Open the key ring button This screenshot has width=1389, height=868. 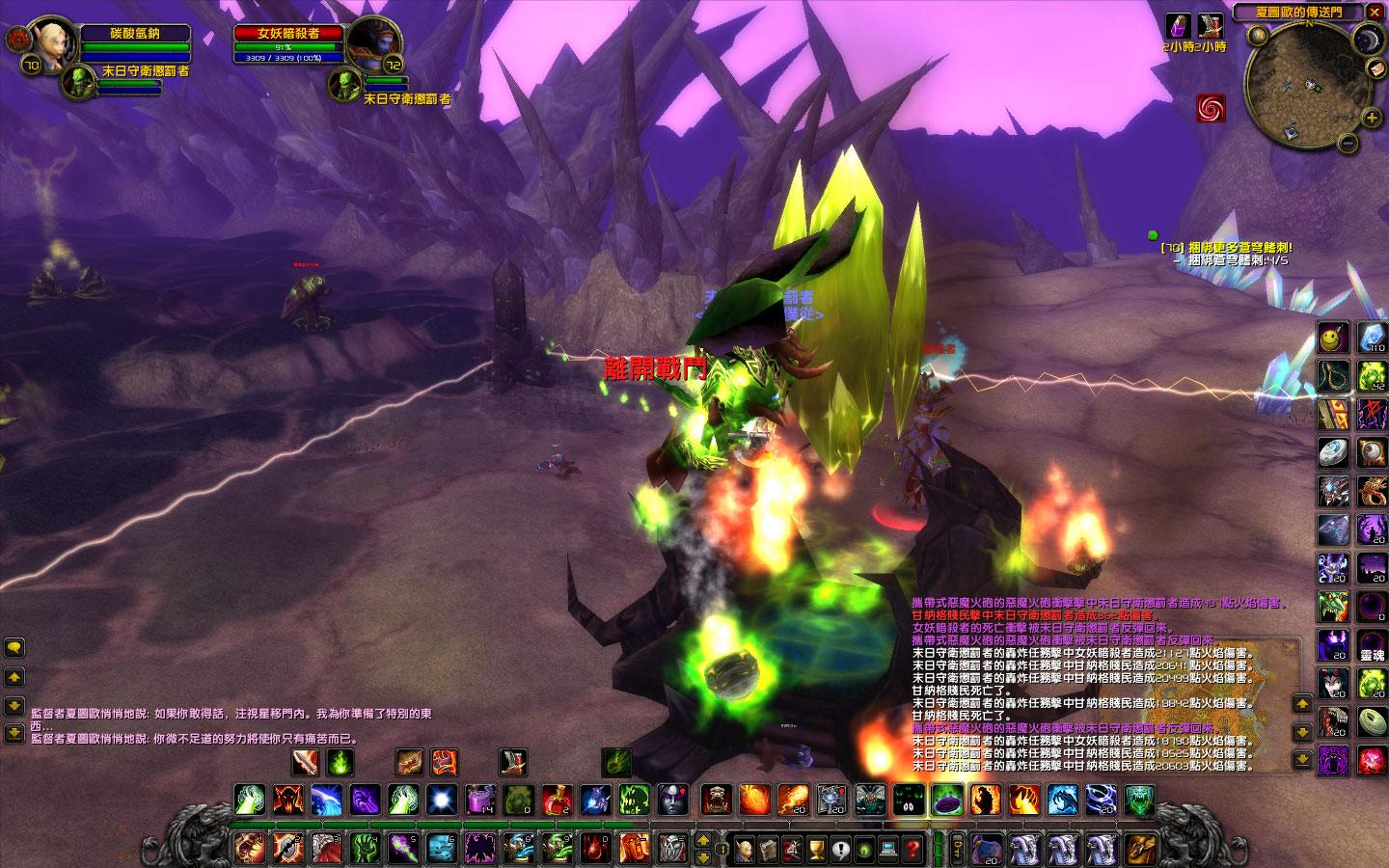pos(957,849)
